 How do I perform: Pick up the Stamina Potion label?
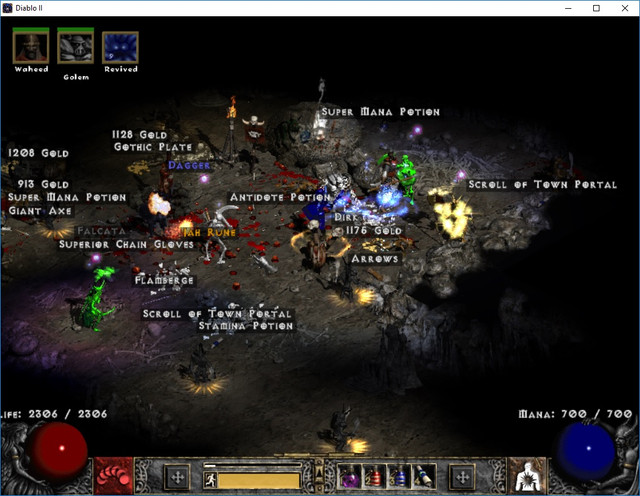[x=245, y=326]
